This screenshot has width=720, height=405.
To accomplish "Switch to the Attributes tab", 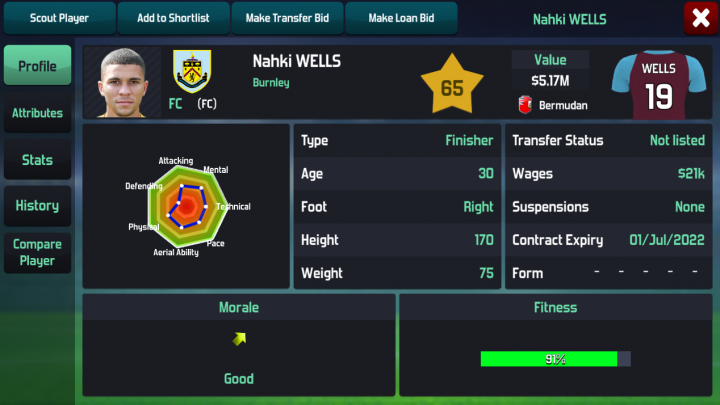I will (37, 113).
